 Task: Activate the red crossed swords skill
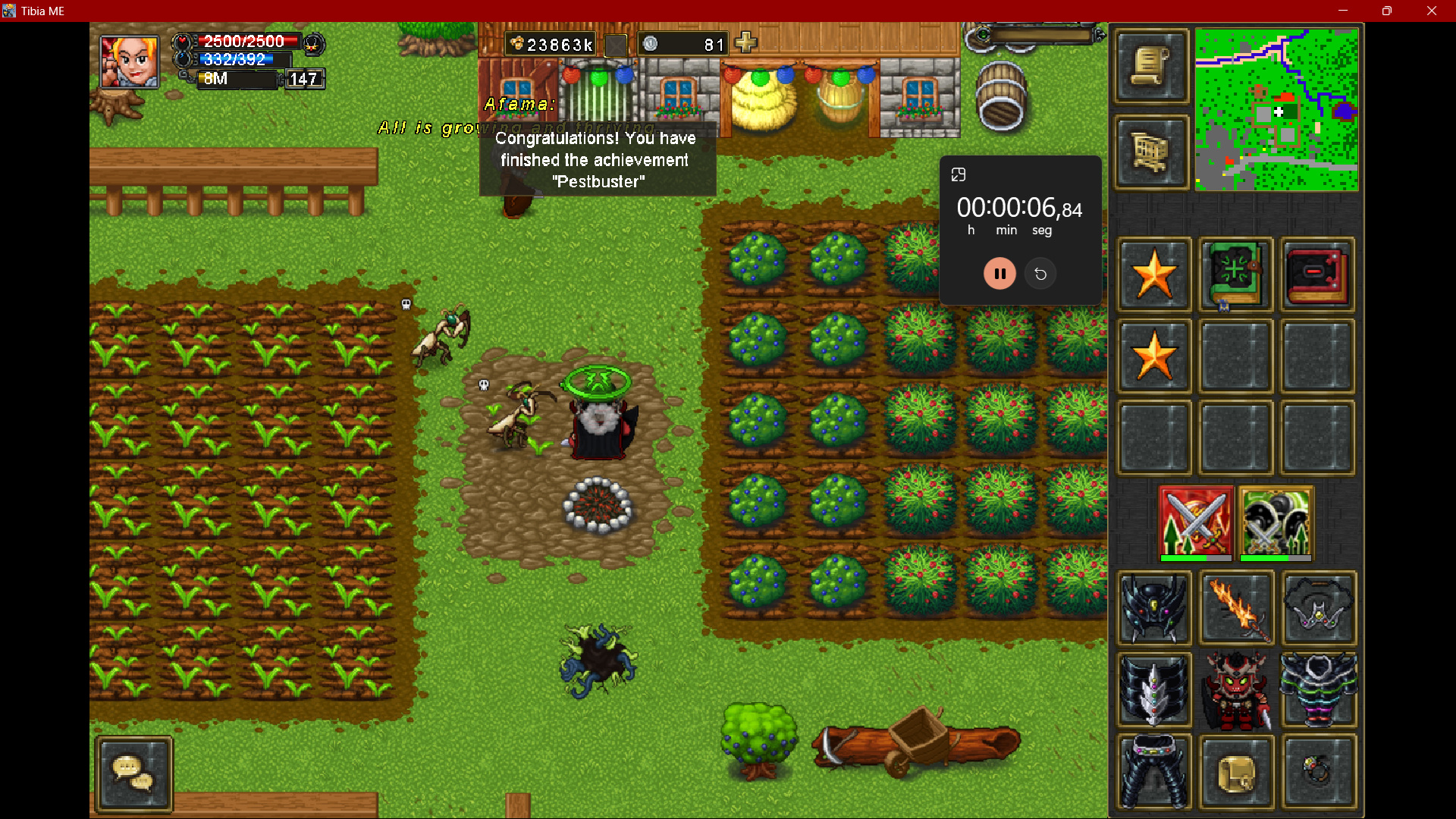point(1196,522)
